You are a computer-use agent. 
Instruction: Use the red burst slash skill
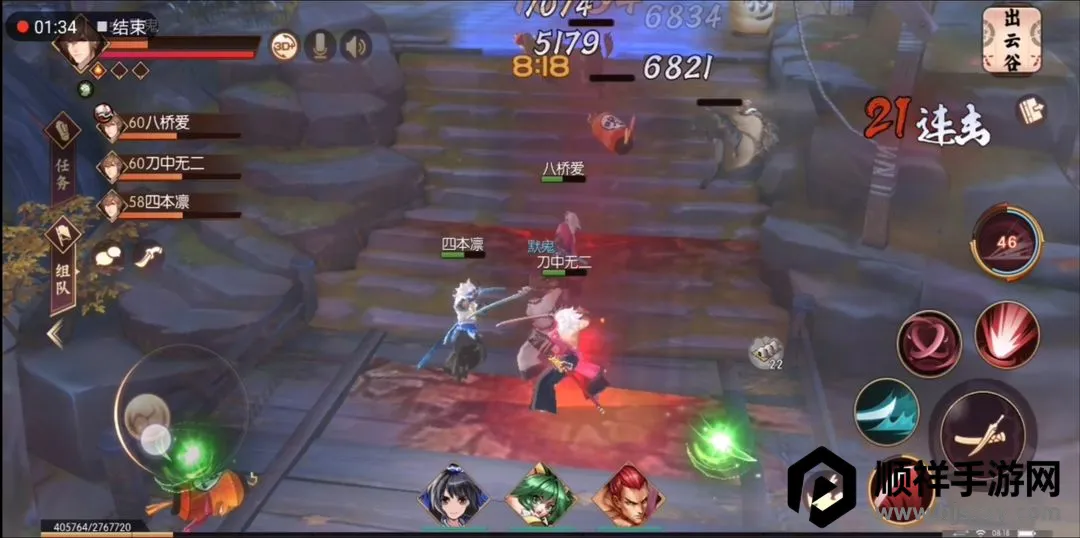point(1006,335)
